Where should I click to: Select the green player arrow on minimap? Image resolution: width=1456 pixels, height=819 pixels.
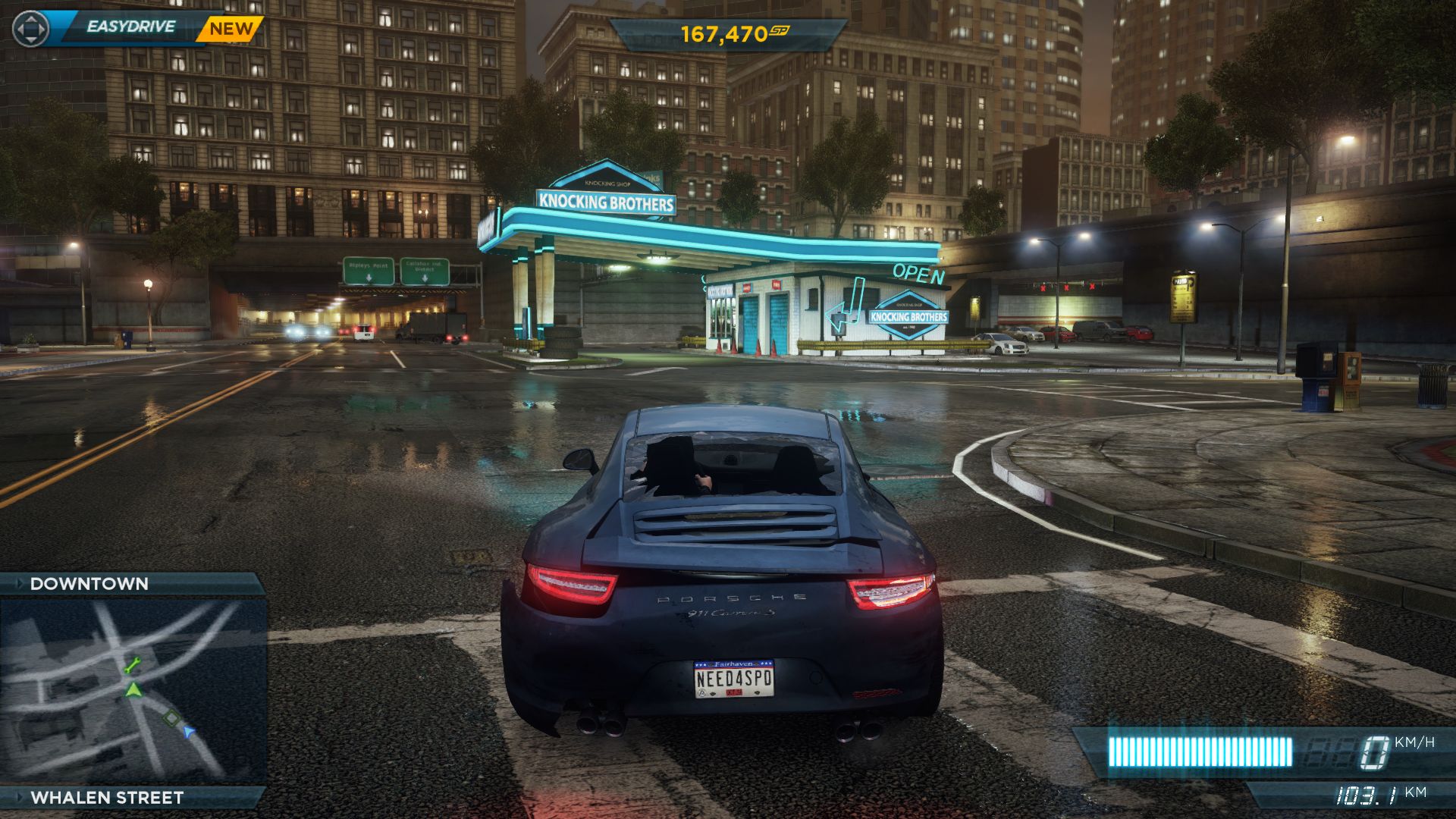(x=133, y=690)
